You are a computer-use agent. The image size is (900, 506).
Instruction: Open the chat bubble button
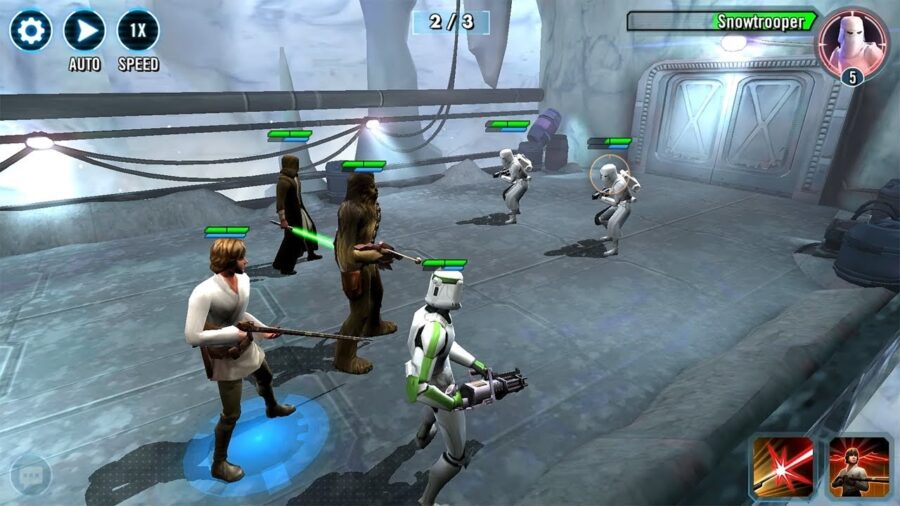point(31,474)
